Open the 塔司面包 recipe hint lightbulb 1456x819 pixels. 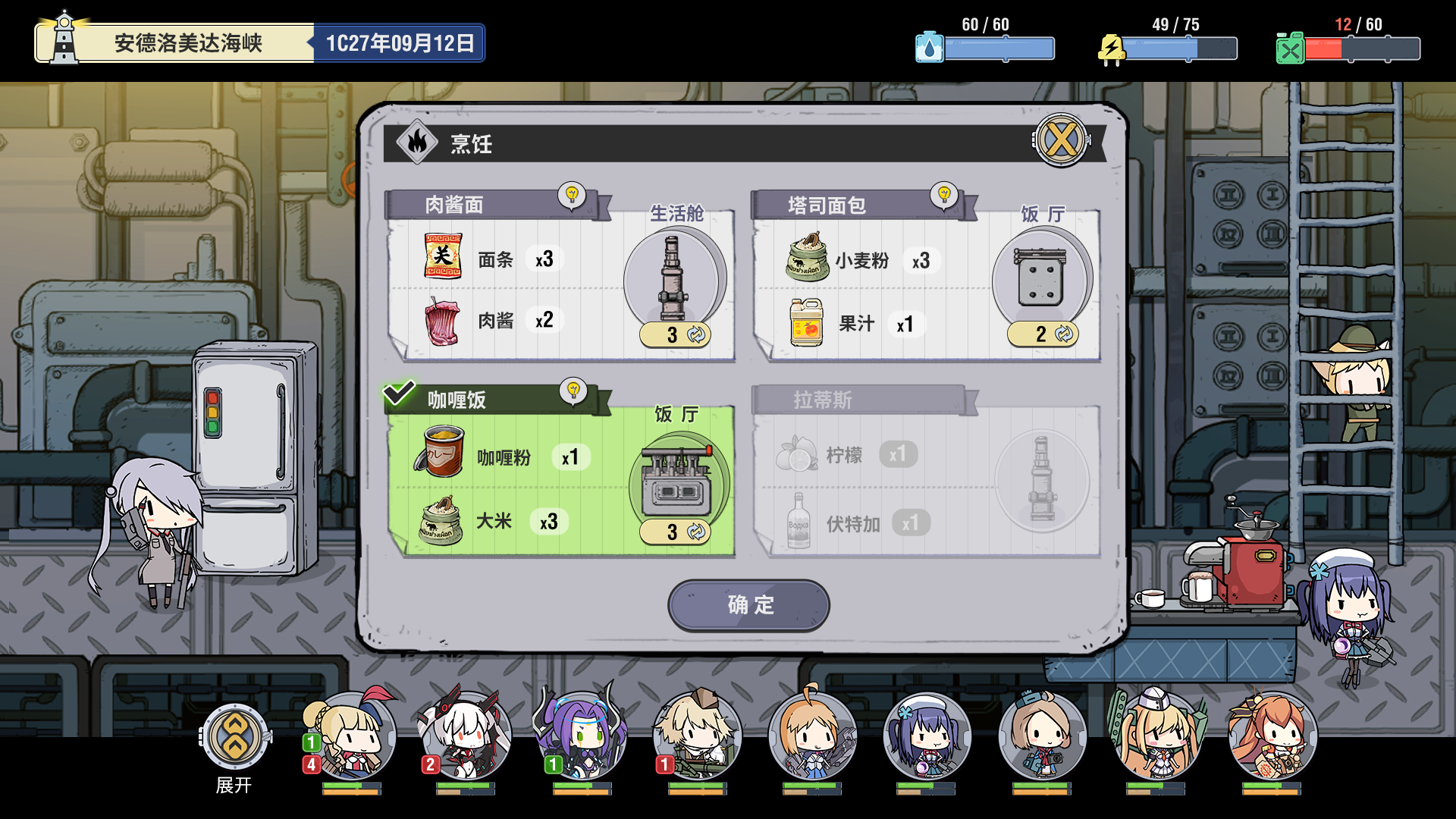coord(944,196)
